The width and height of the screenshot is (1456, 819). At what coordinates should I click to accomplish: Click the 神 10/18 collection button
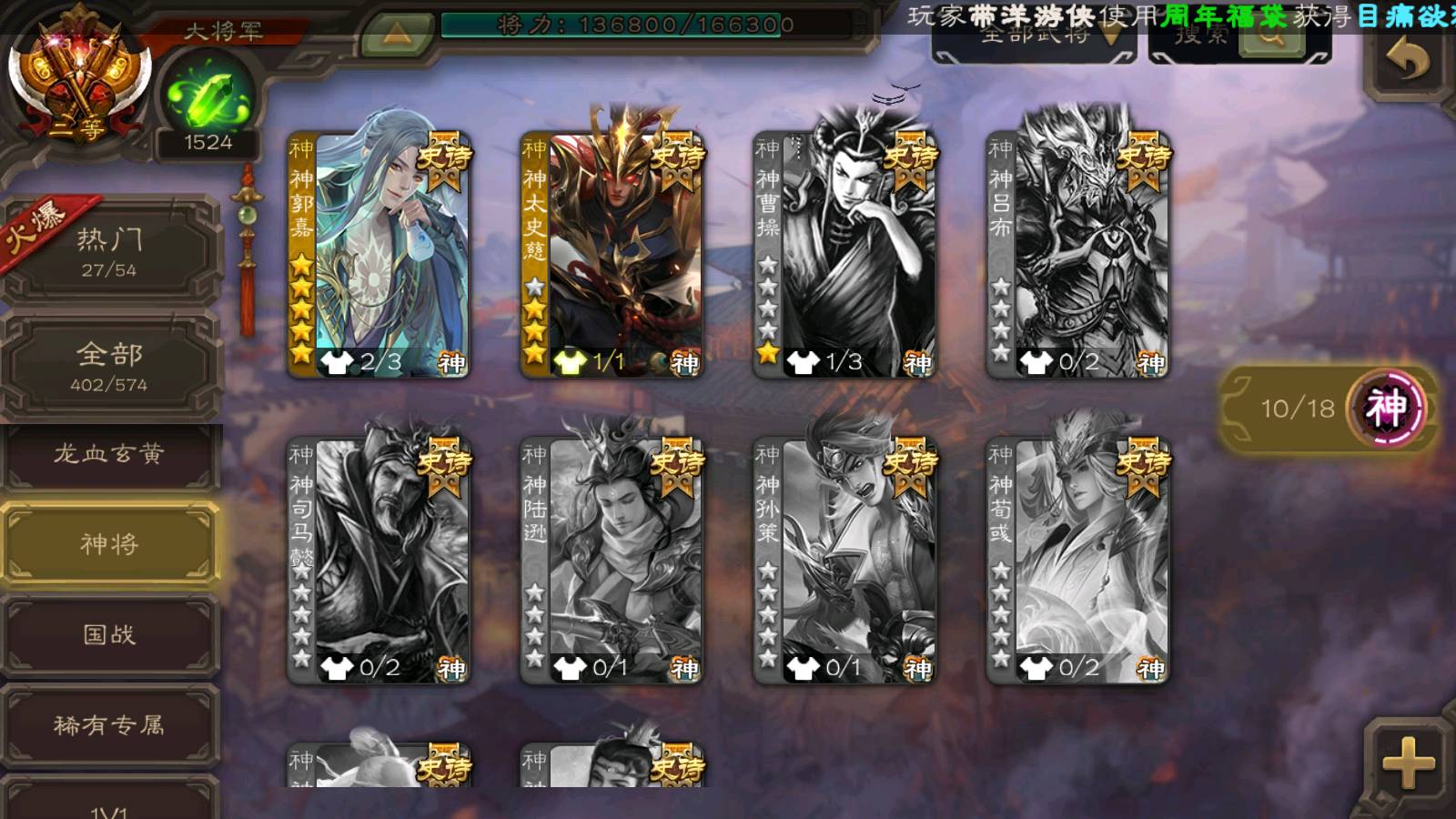click(x=1329, y=408)
